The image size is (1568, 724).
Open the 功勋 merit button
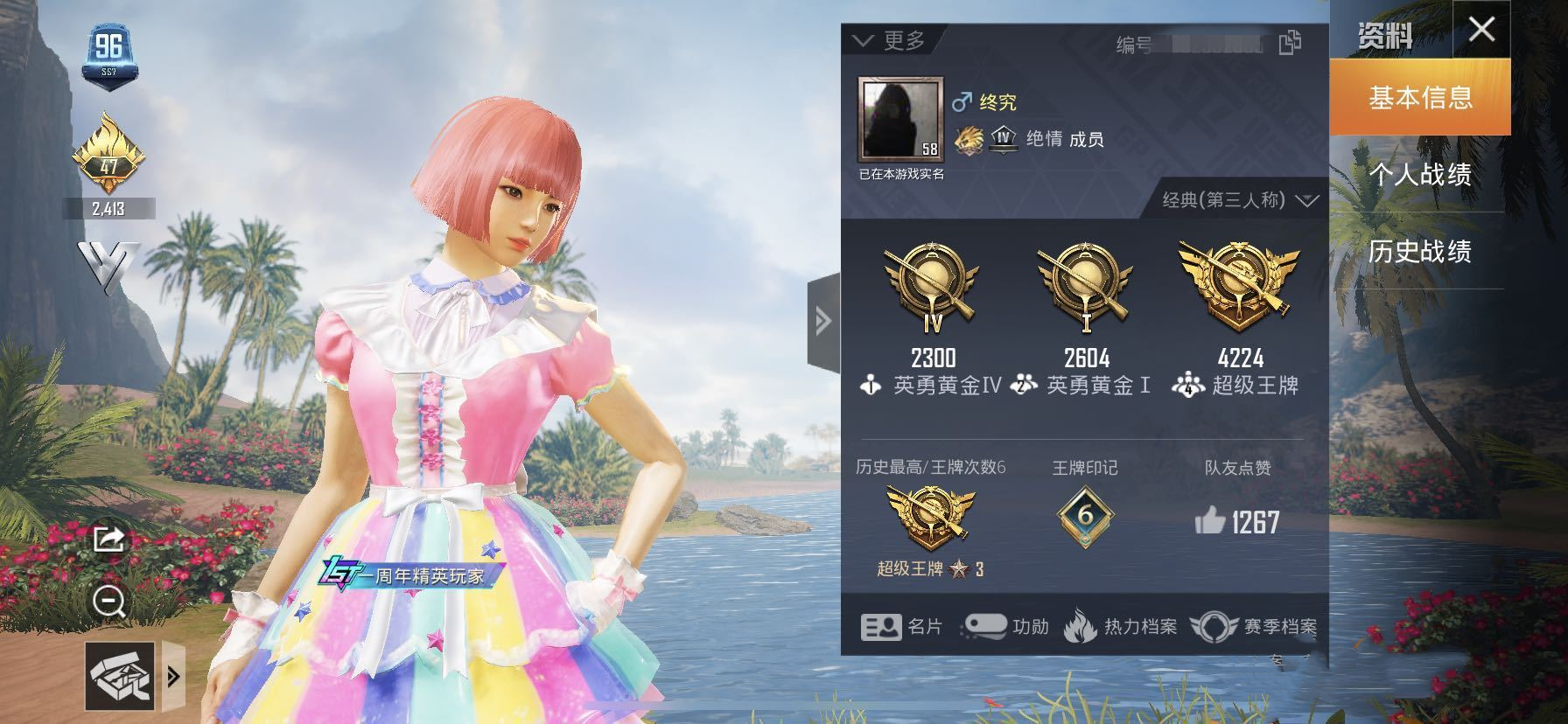click(x=1006, y=626)
